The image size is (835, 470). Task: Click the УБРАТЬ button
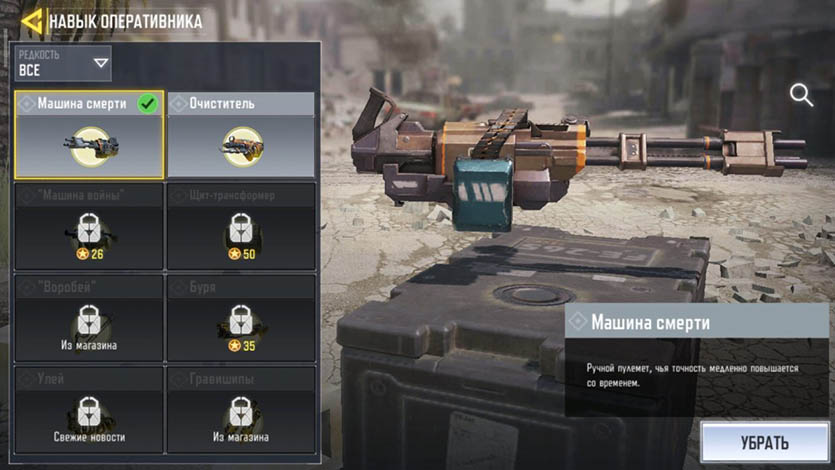(765, 442)
